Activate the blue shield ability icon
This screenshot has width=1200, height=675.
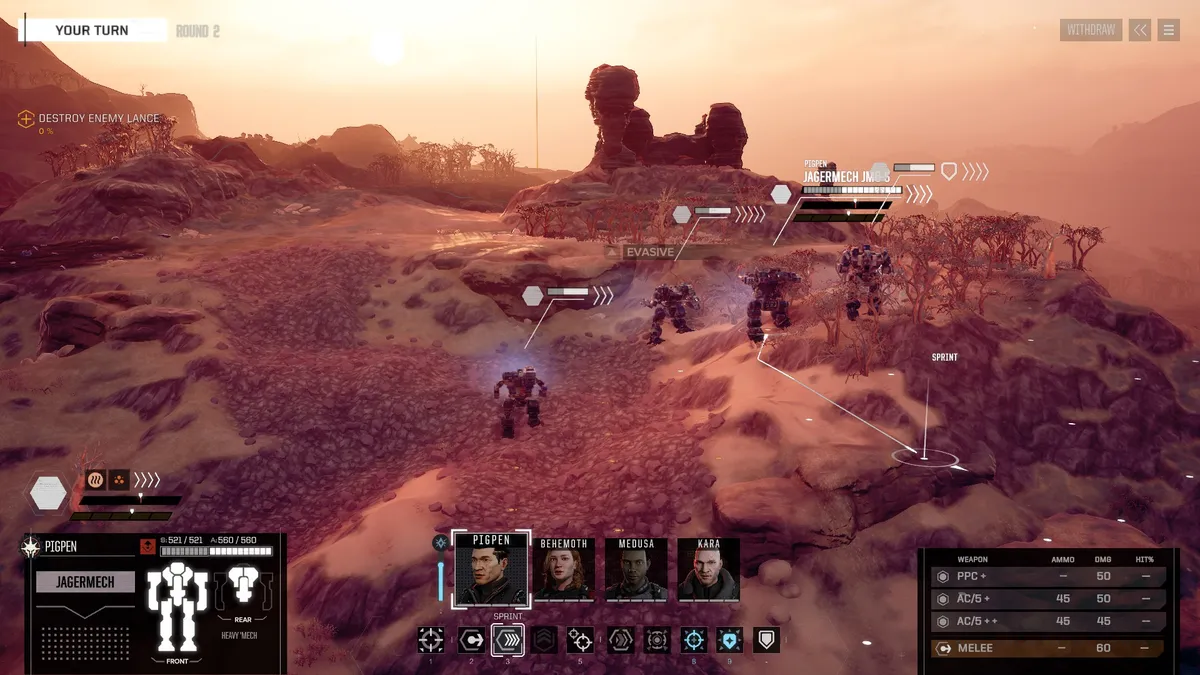(x=730, y=640)
